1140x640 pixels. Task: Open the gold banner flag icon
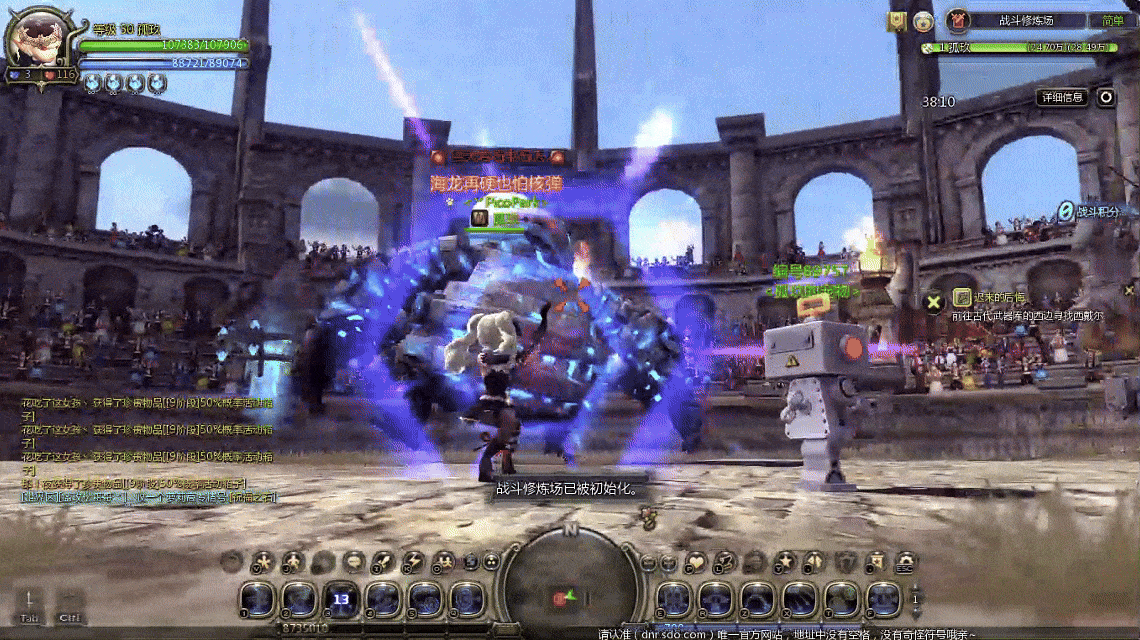pyautogui.click(x=897, y=20)
